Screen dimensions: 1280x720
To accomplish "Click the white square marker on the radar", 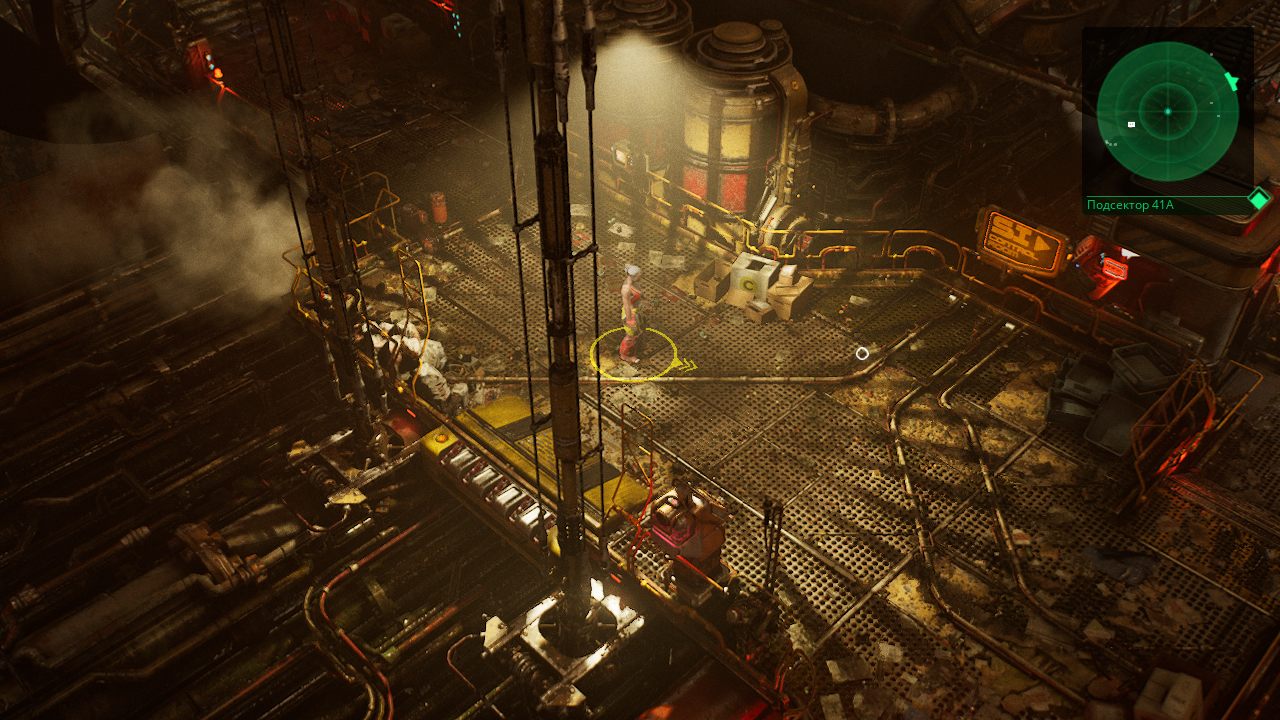I will coord(1132,125).
